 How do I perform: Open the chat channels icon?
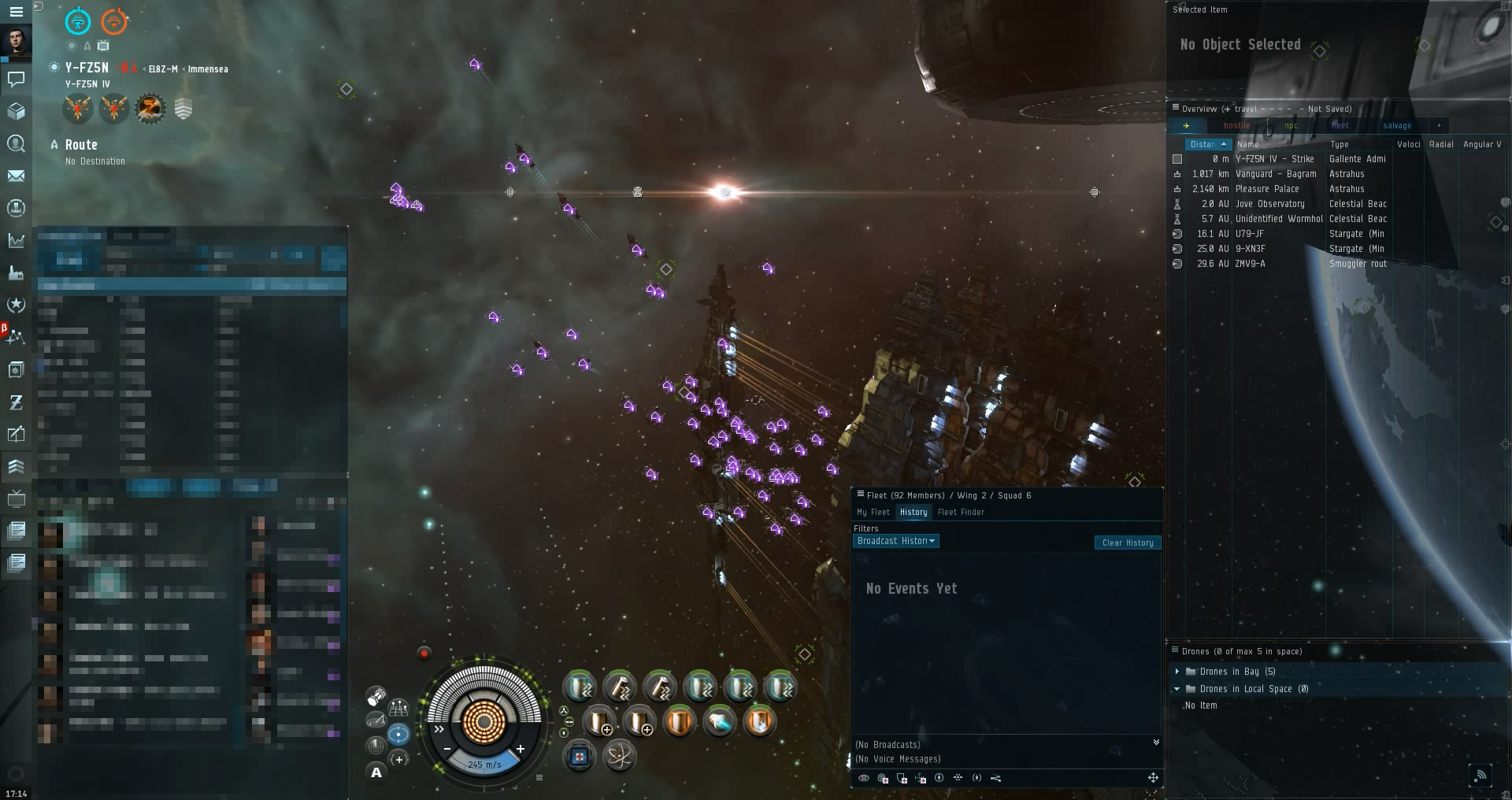tap(16, 79)
